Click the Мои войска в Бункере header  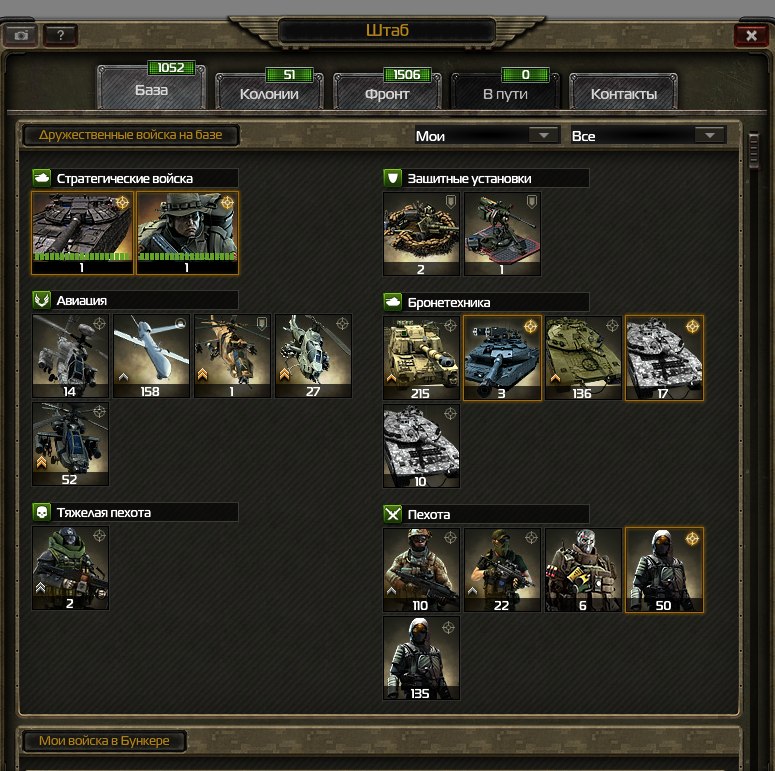pyautogui.click(x=104, y=741)
